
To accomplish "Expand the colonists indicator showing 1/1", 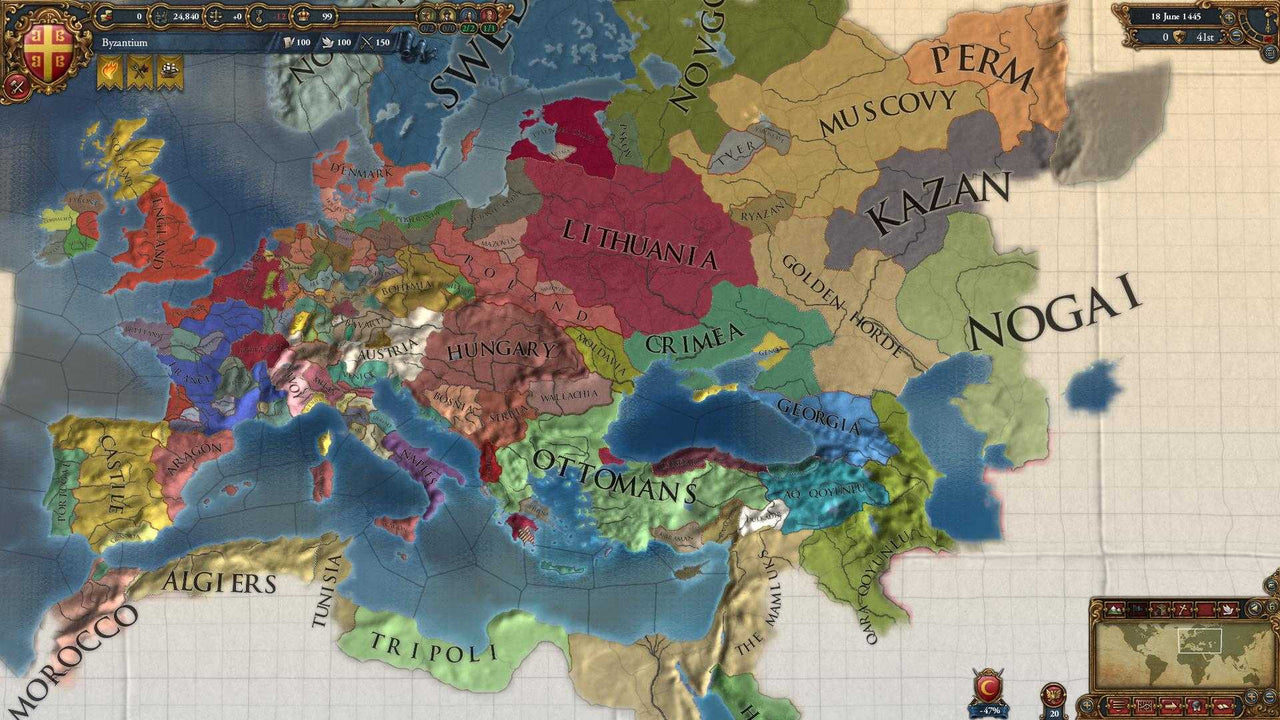I will pyautogui.click(x=488, y=16).
